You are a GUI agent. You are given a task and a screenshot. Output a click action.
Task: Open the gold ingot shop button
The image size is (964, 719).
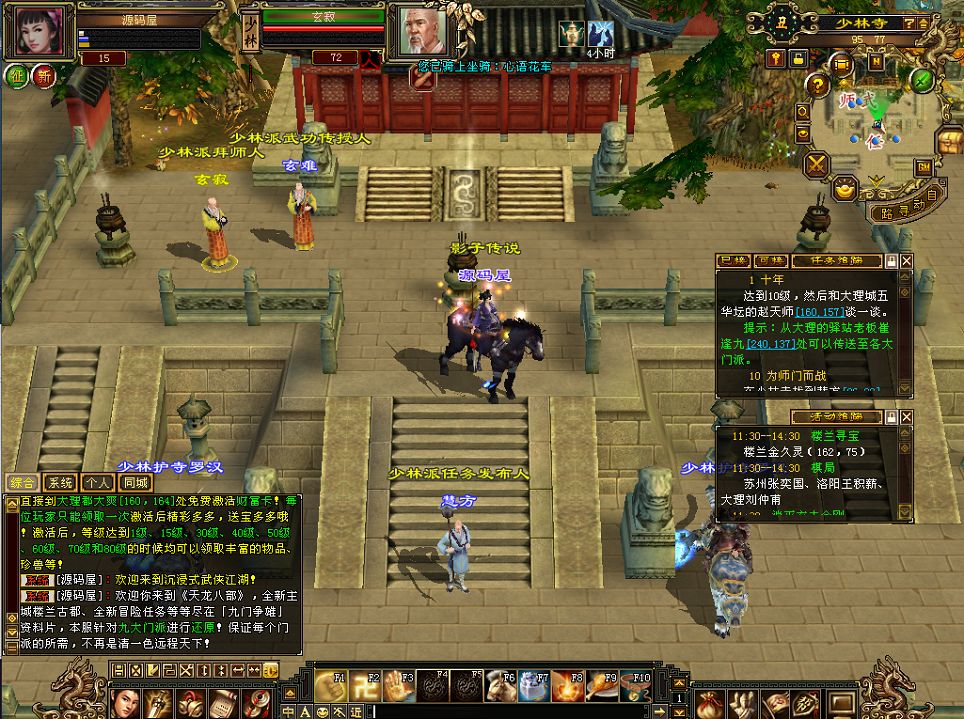[x=846, y=187]
